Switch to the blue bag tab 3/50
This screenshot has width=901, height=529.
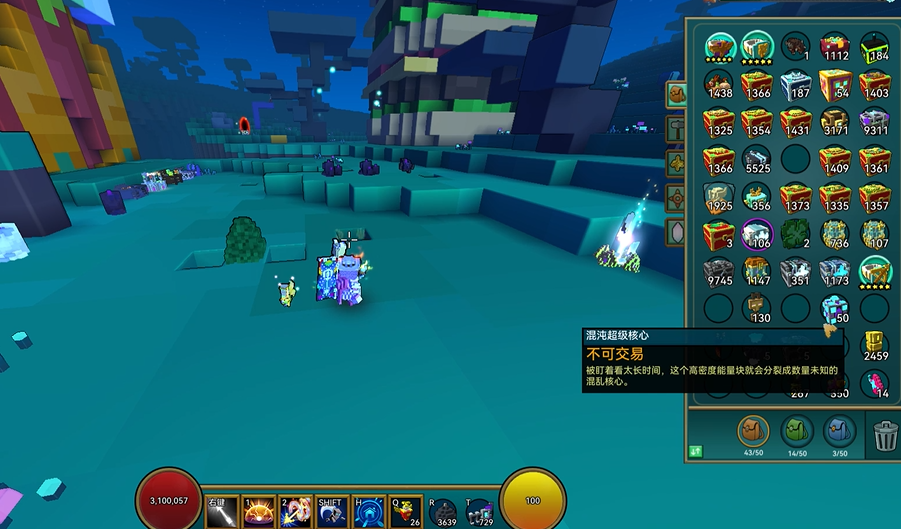tap(840, 432)
